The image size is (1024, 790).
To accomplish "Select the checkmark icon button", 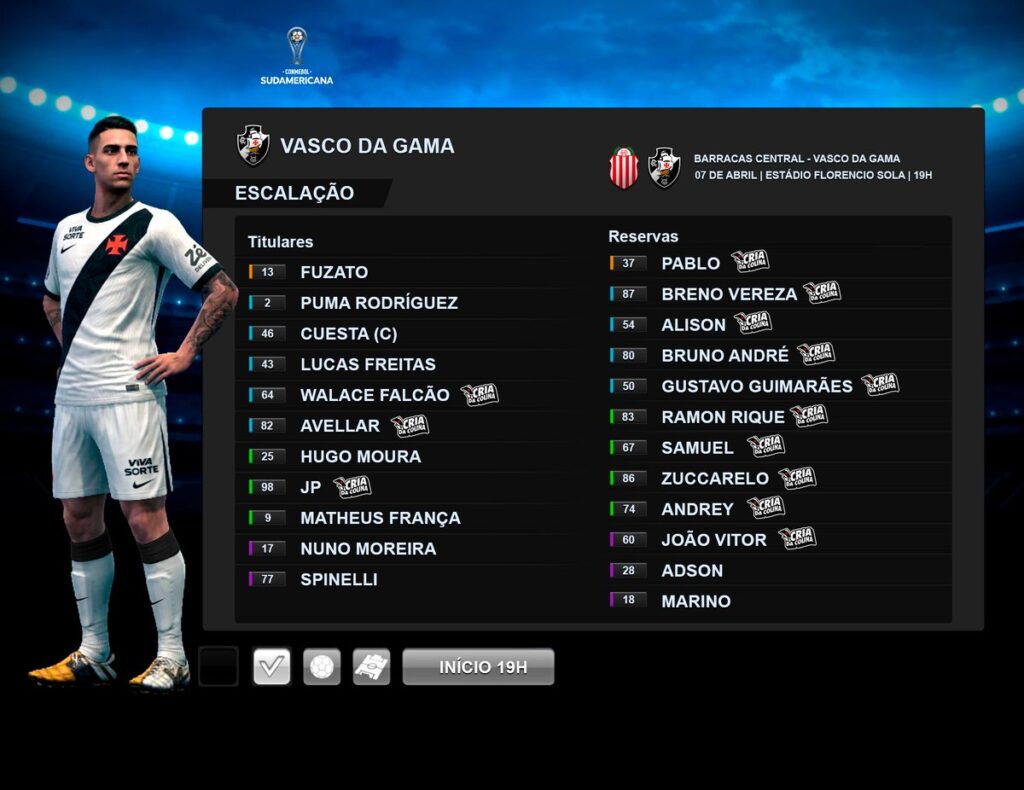I will (x=272, y=667).
